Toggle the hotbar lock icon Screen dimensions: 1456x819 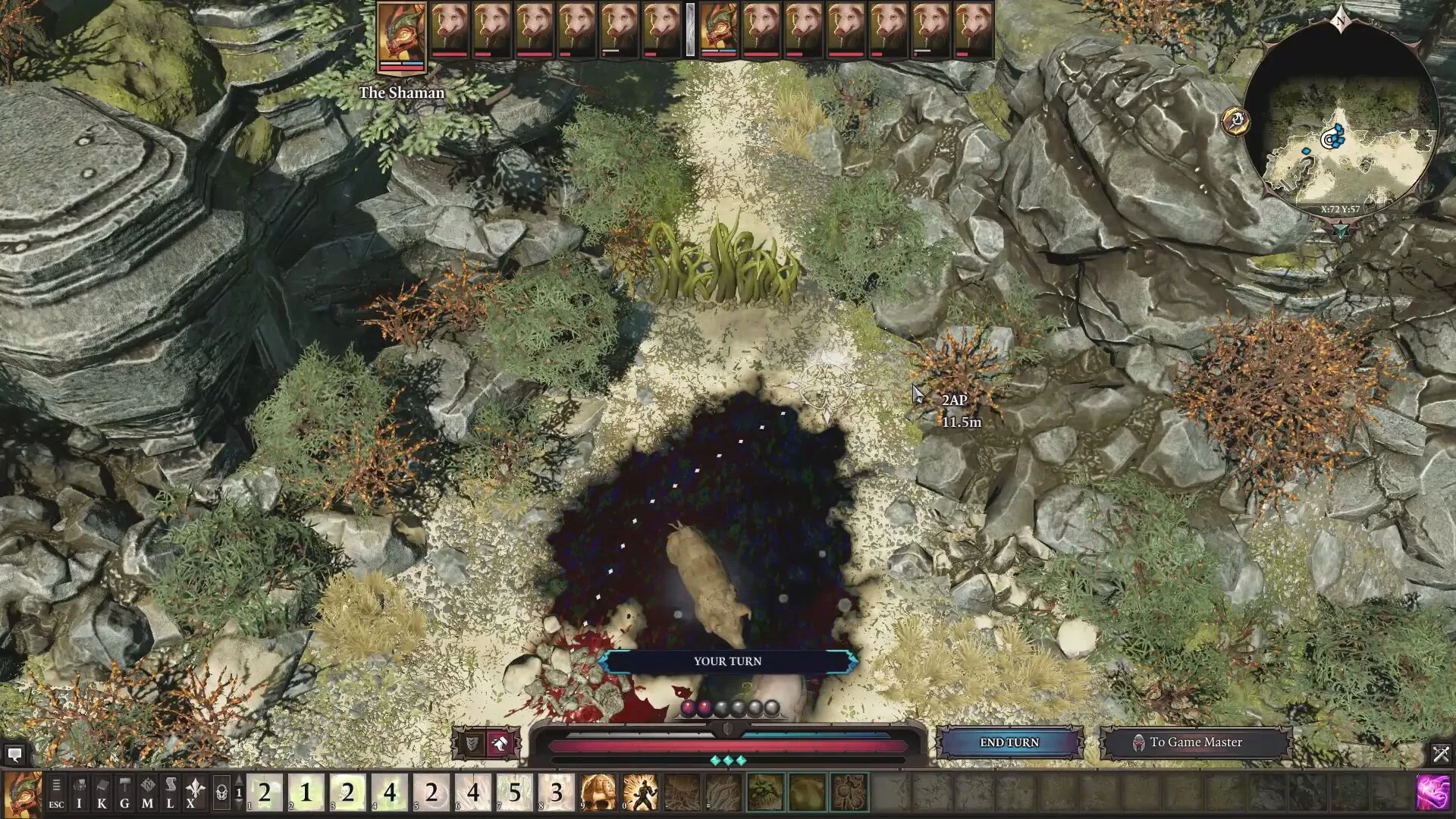[x=221, y=793]
